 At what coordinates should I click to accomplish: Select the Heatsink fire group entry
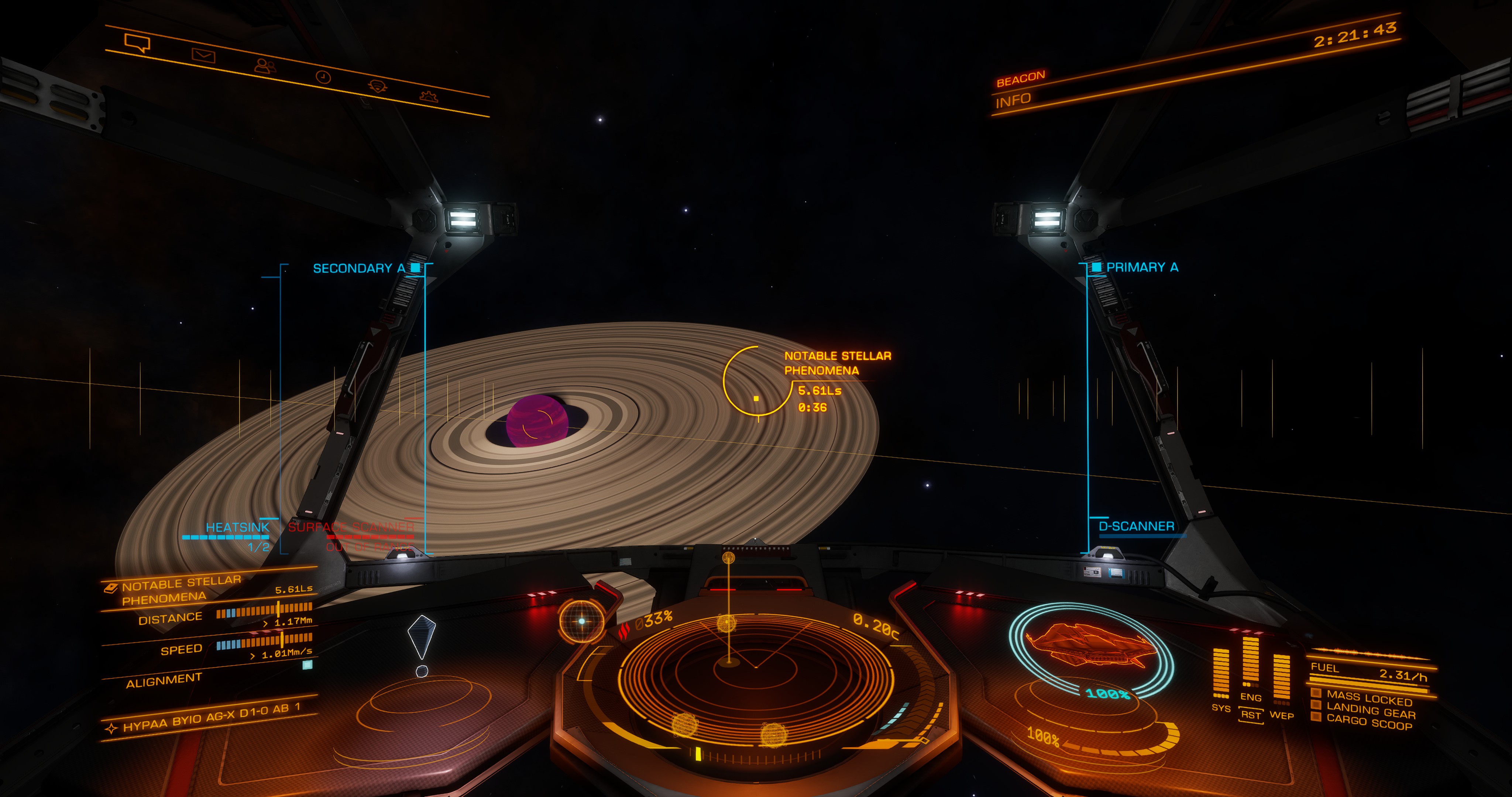pyautogui.click(x=237, y=527)
